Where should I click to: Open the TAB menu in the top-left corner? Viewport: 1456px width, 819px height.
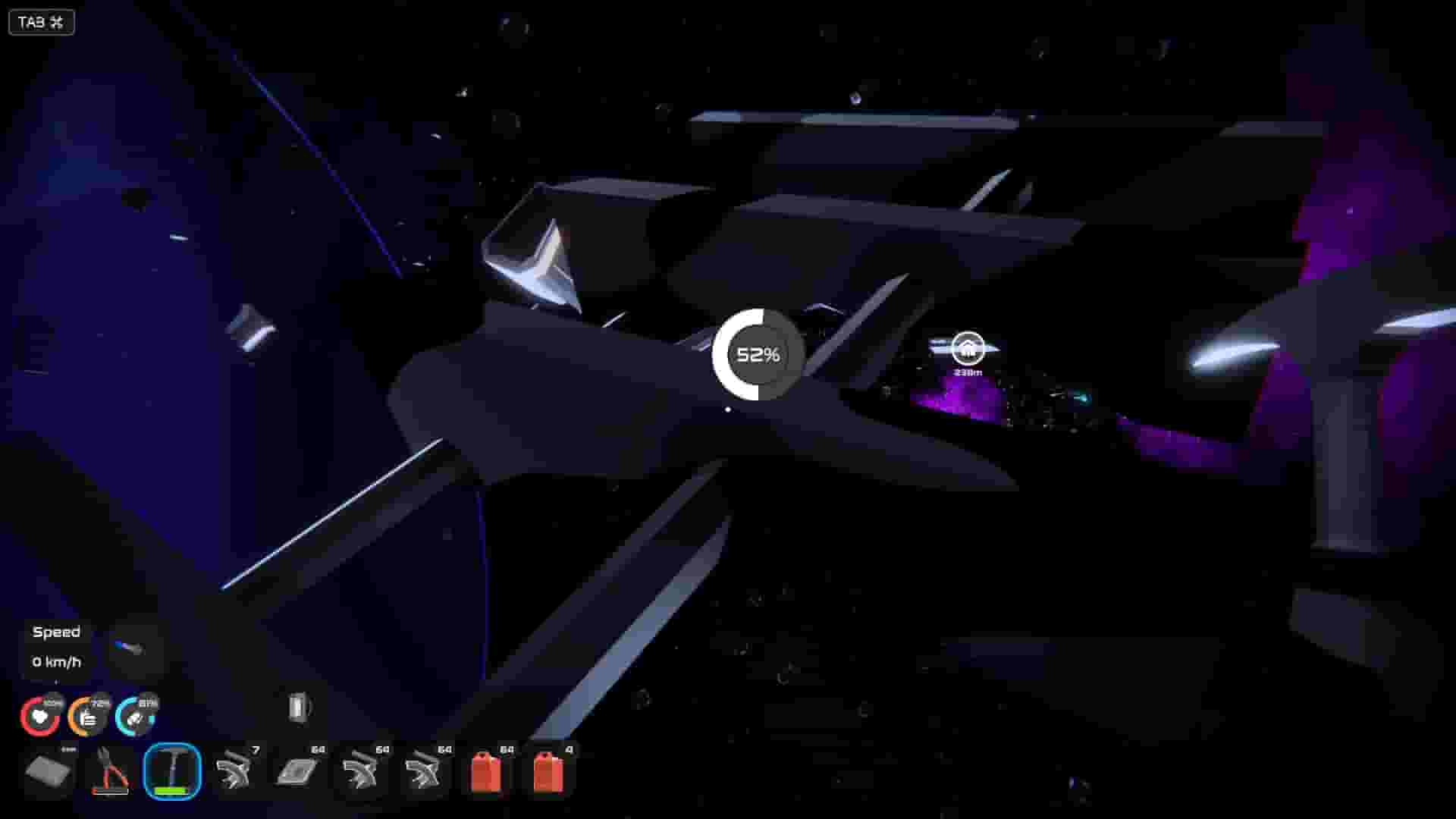40,22
